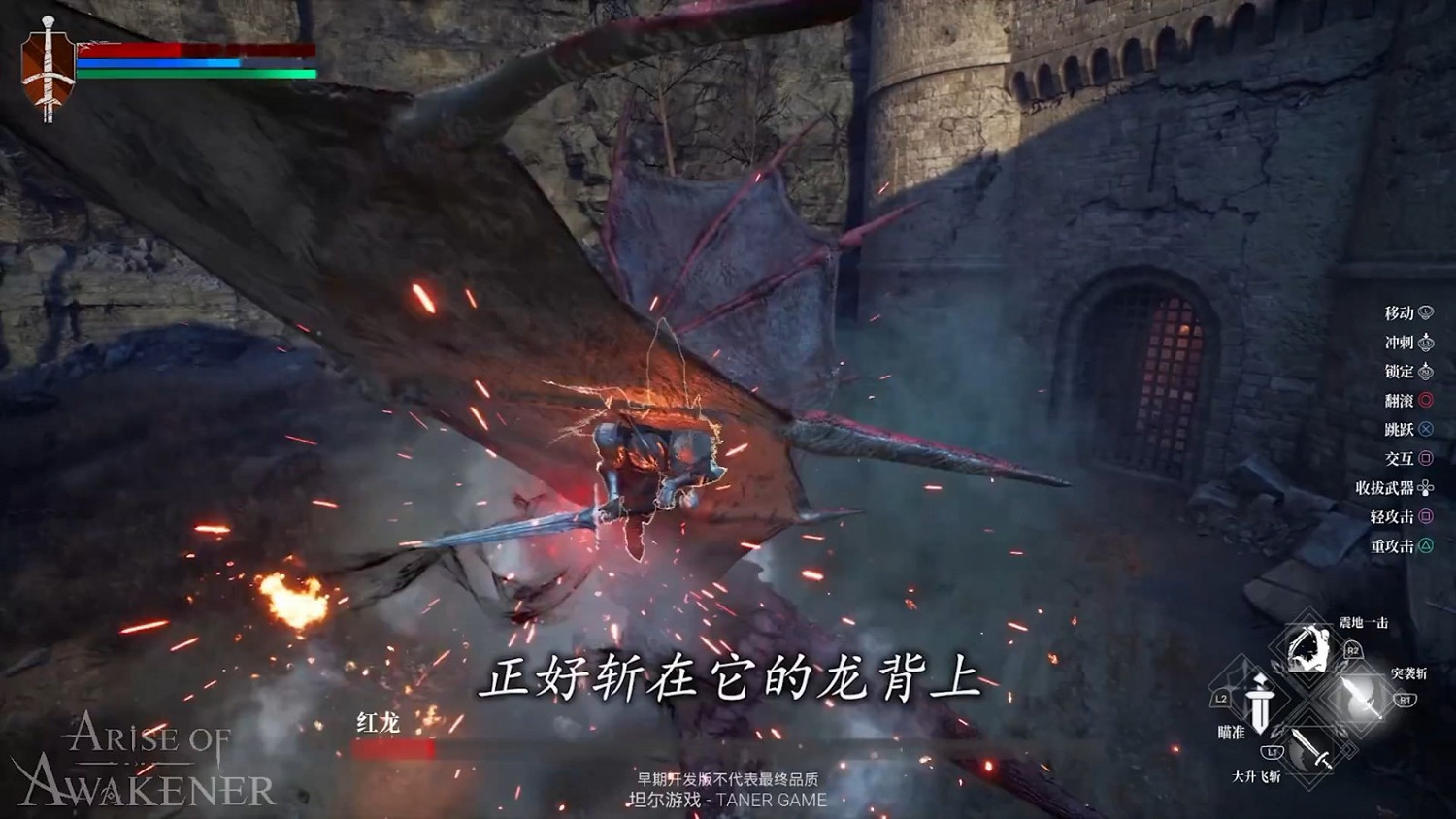Image resolution: width=1456 pixels, height=819 pixels.
Task: Click the 跳跃 jump X button icon
Action: click(x=1426, y=429)
